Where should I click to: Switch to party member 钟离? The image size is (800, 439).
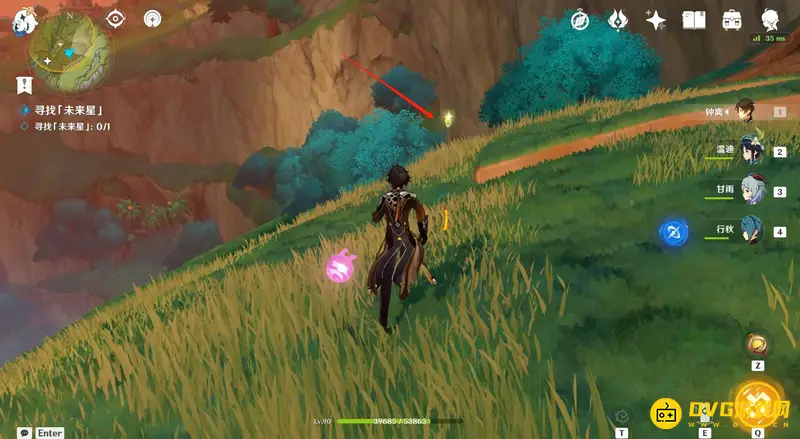pyautogui.click(x=745, y=112)
